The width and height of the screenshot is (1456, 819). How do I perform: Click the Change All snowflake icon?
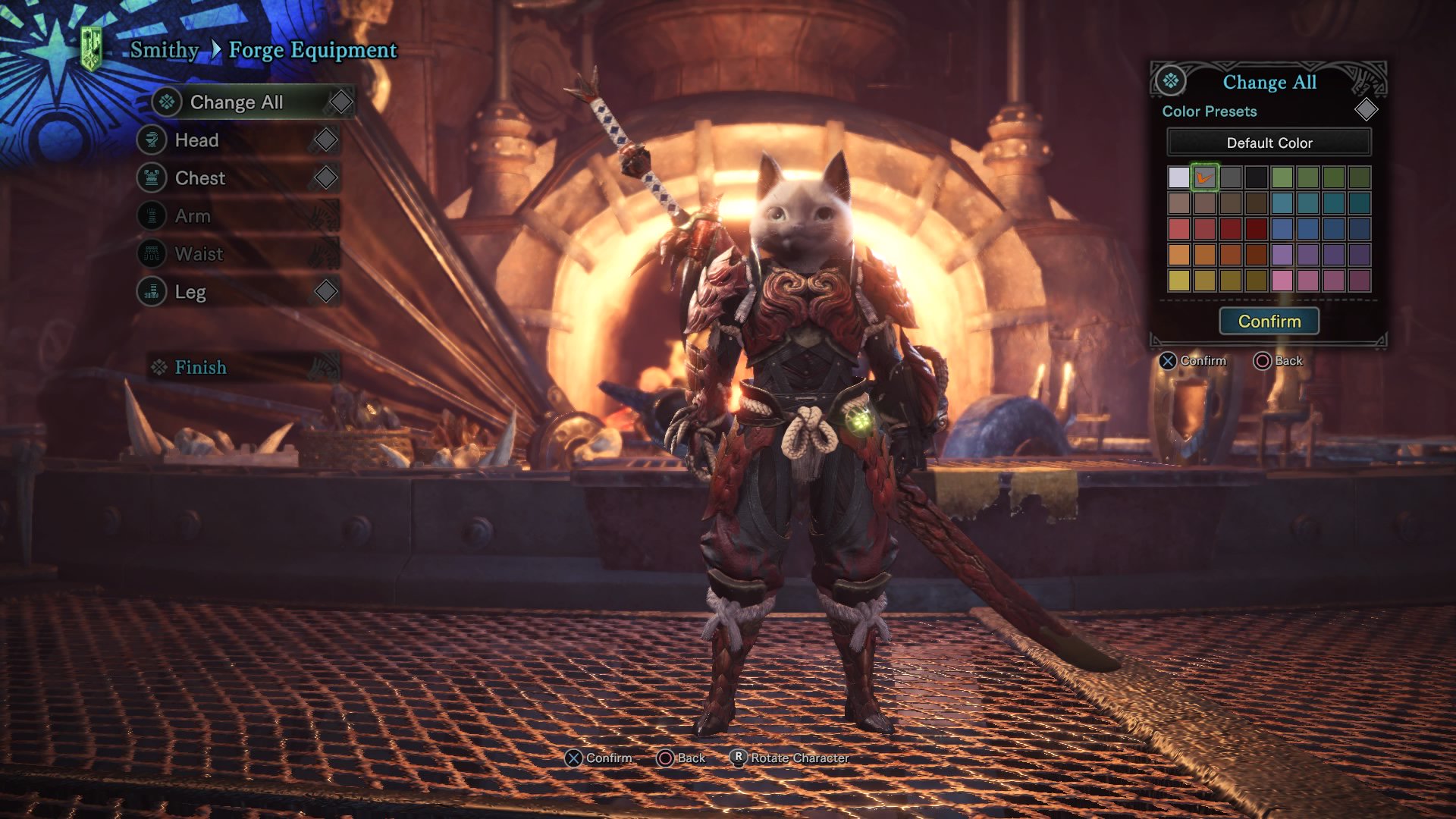[165, 102]
